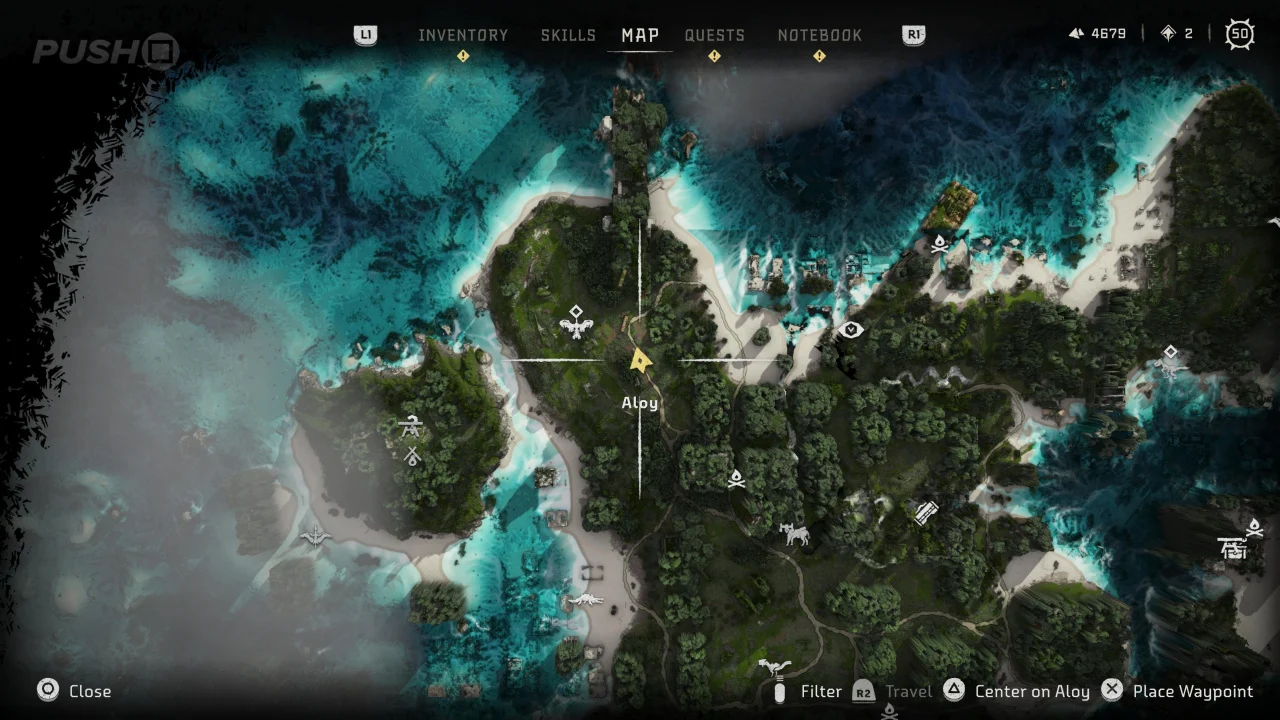Select the striped ruin marker
Screen dimensions: 1280x720
926,513
